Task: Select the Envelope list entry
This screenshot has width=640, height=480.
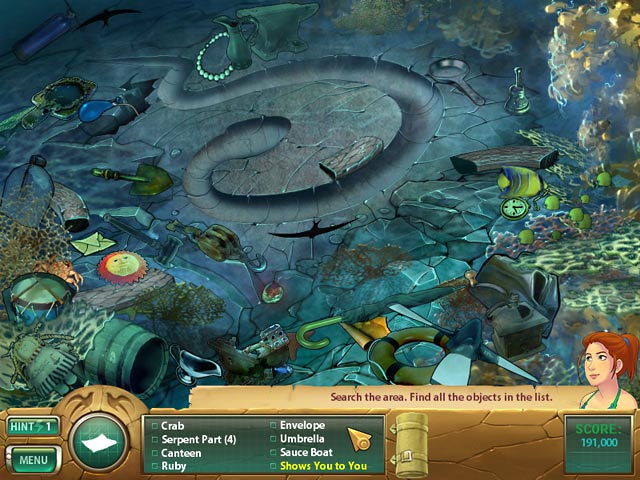Action: click(x=301, y=425)
